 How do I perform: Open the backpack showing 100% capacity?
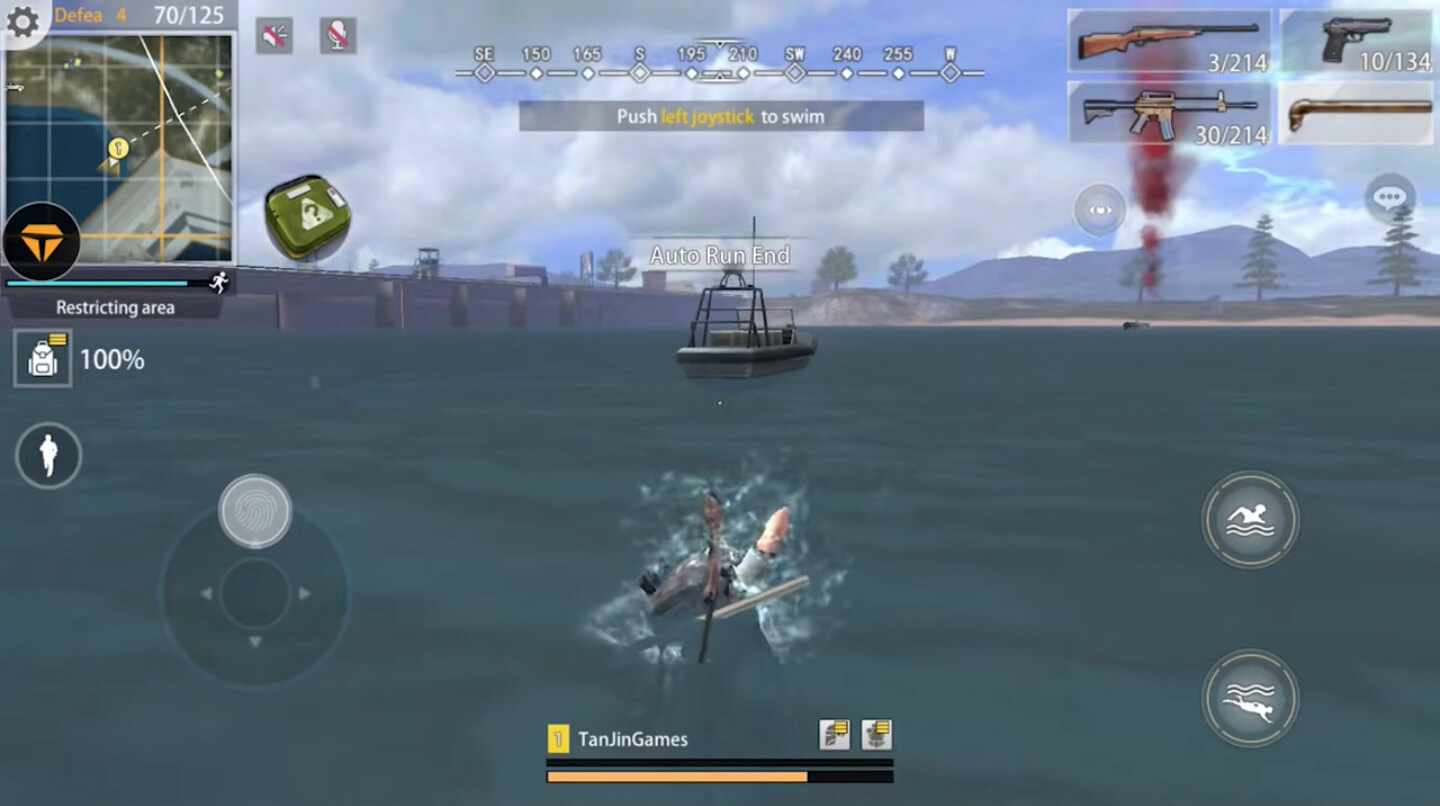(x=40, y=358)
